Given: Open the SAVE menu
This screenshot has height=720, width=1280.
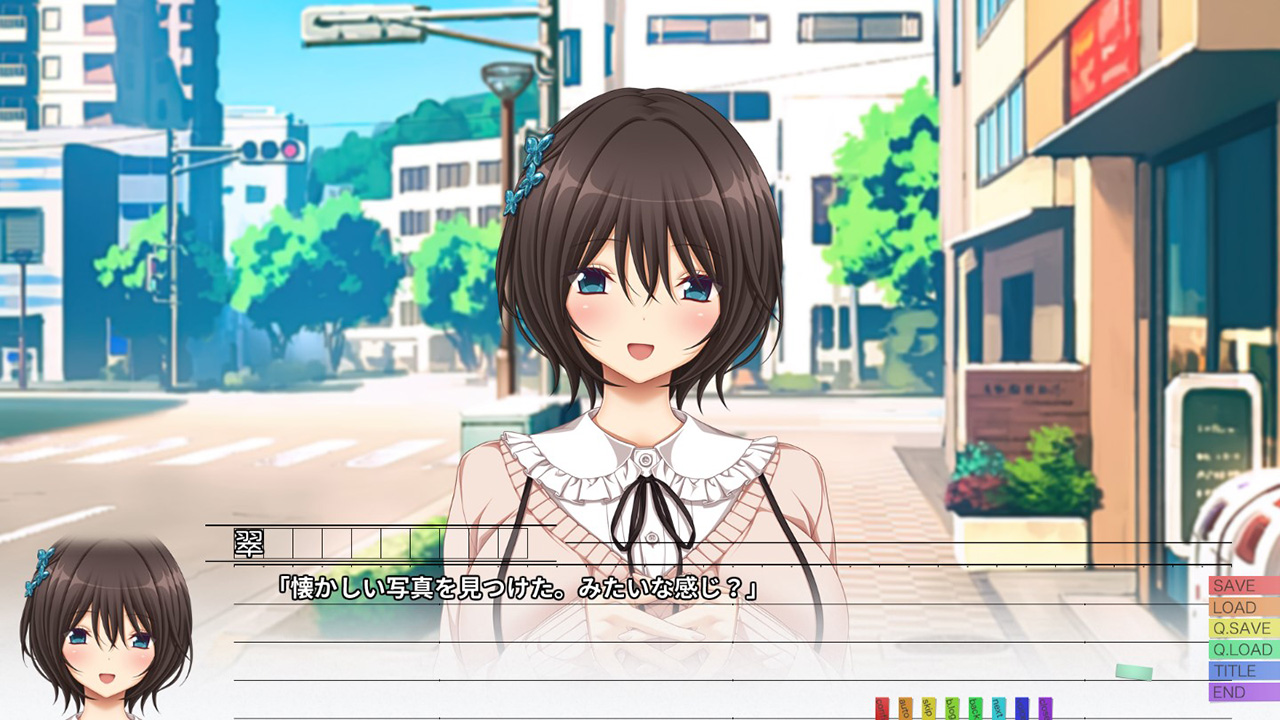Looking at the screenshot, I should pos(1243,586).
